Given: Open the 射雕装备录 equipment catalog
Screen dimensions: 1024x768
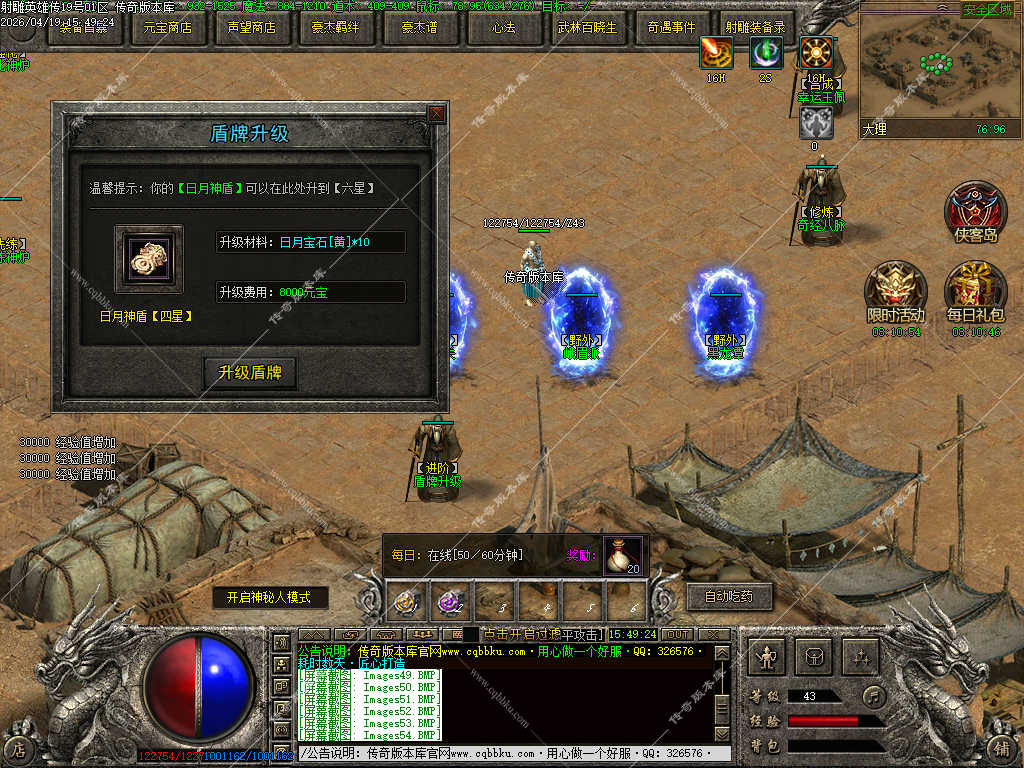Looking at the screenshot, I should point(755,28).
